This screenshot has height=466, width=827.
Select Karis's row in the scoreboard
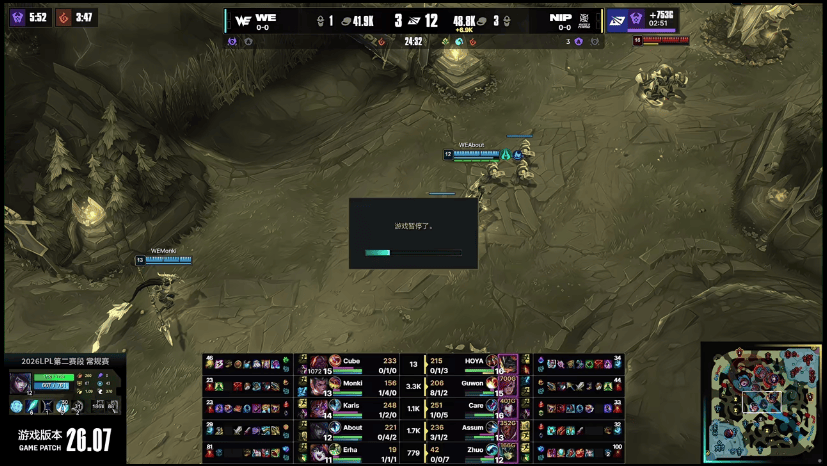coord(363,407)
